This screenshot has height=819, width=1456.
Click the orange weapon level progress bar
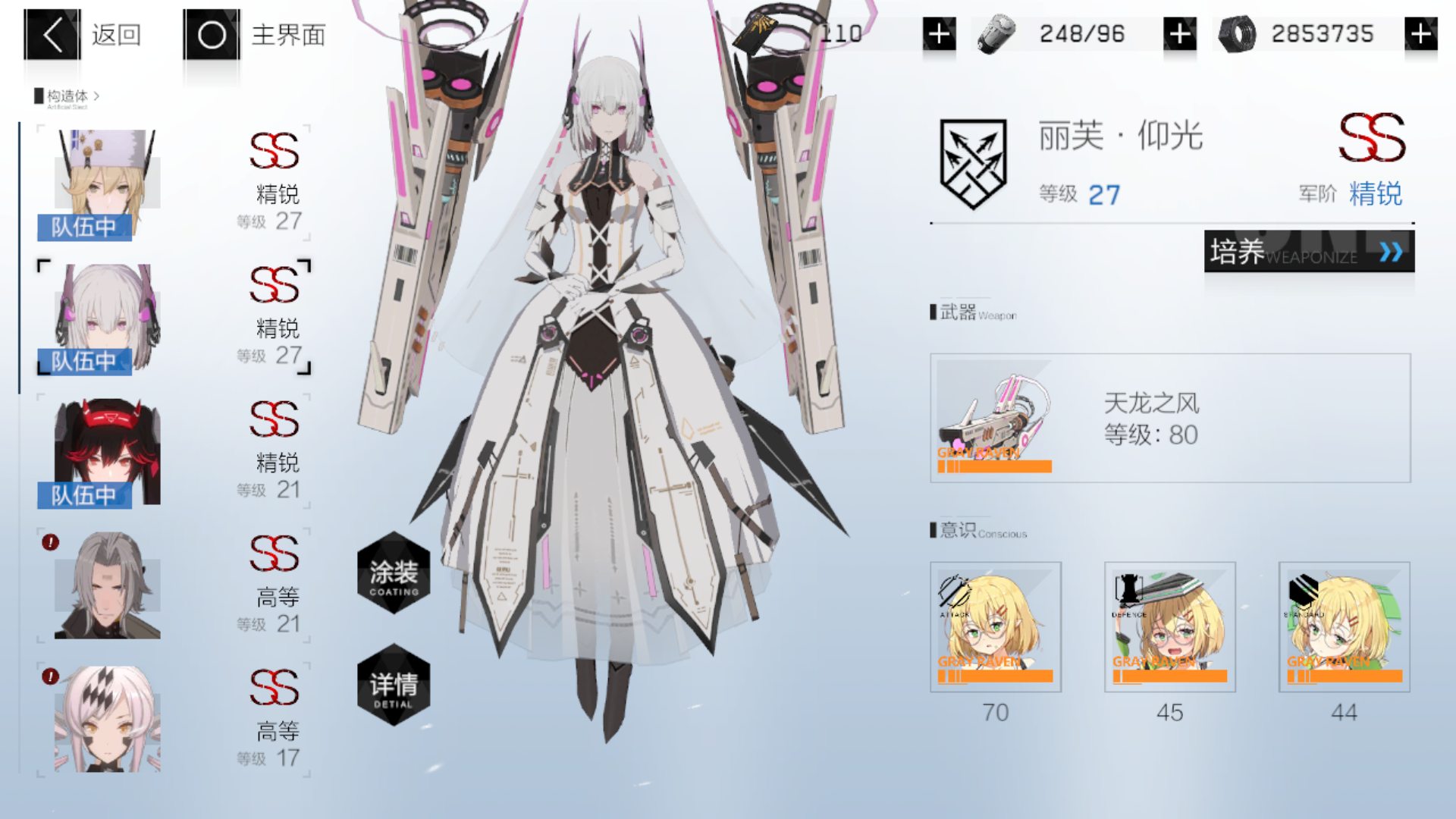993,466
